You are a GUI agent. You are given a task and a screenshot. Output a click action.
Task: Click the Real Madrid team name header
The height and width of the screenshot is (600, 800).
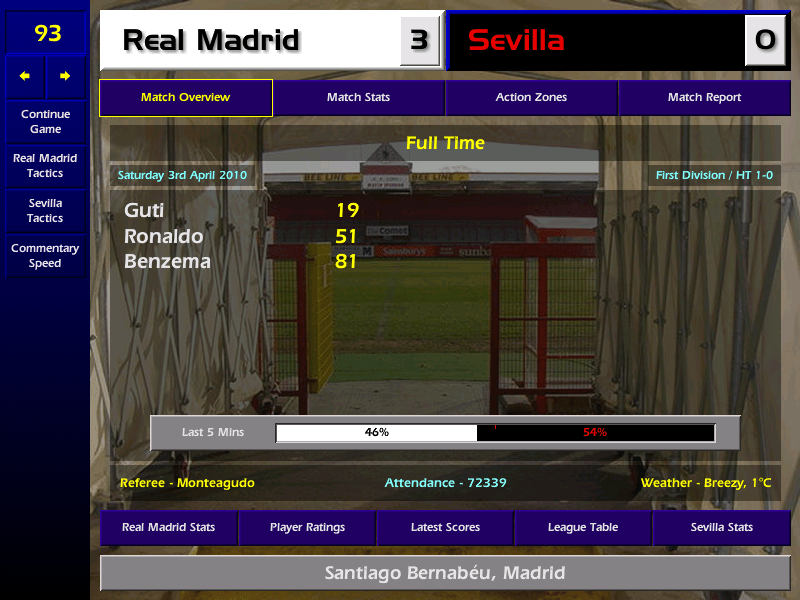pos(250,41)
